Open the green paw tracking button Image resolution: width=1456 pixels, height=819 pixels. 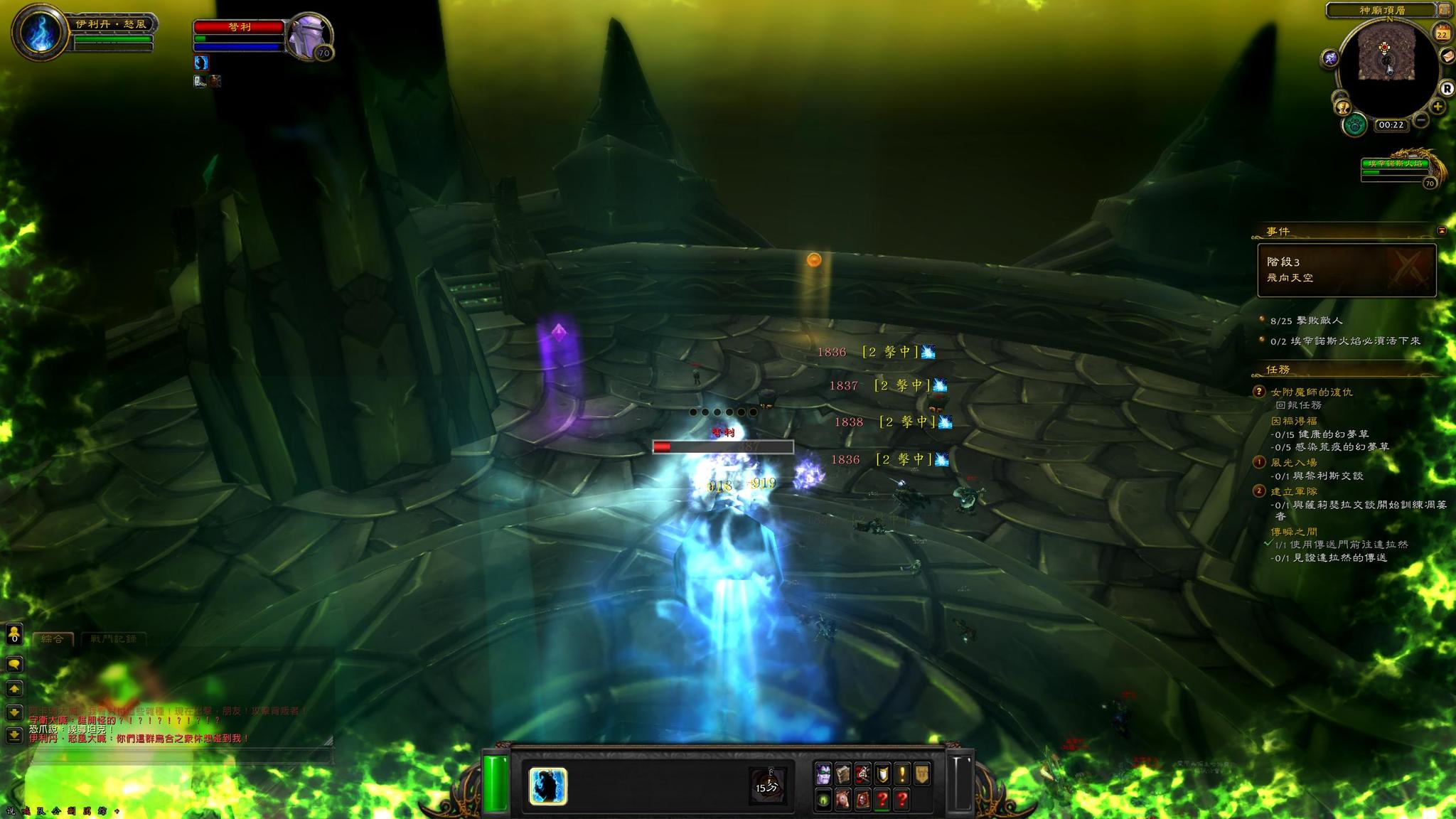coord(1355,126)
